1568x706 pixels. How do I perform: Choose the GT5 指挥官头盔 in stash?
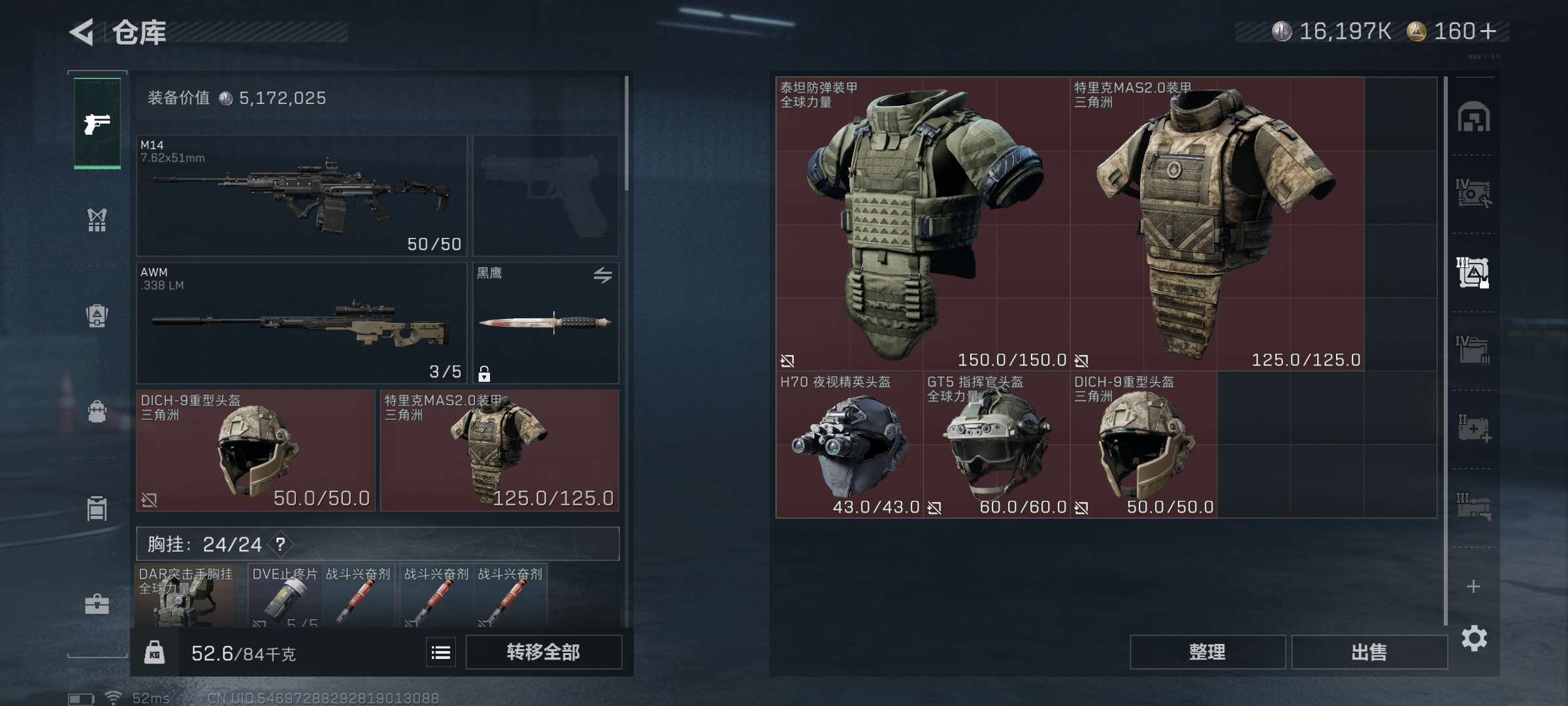tap(996, 445)
